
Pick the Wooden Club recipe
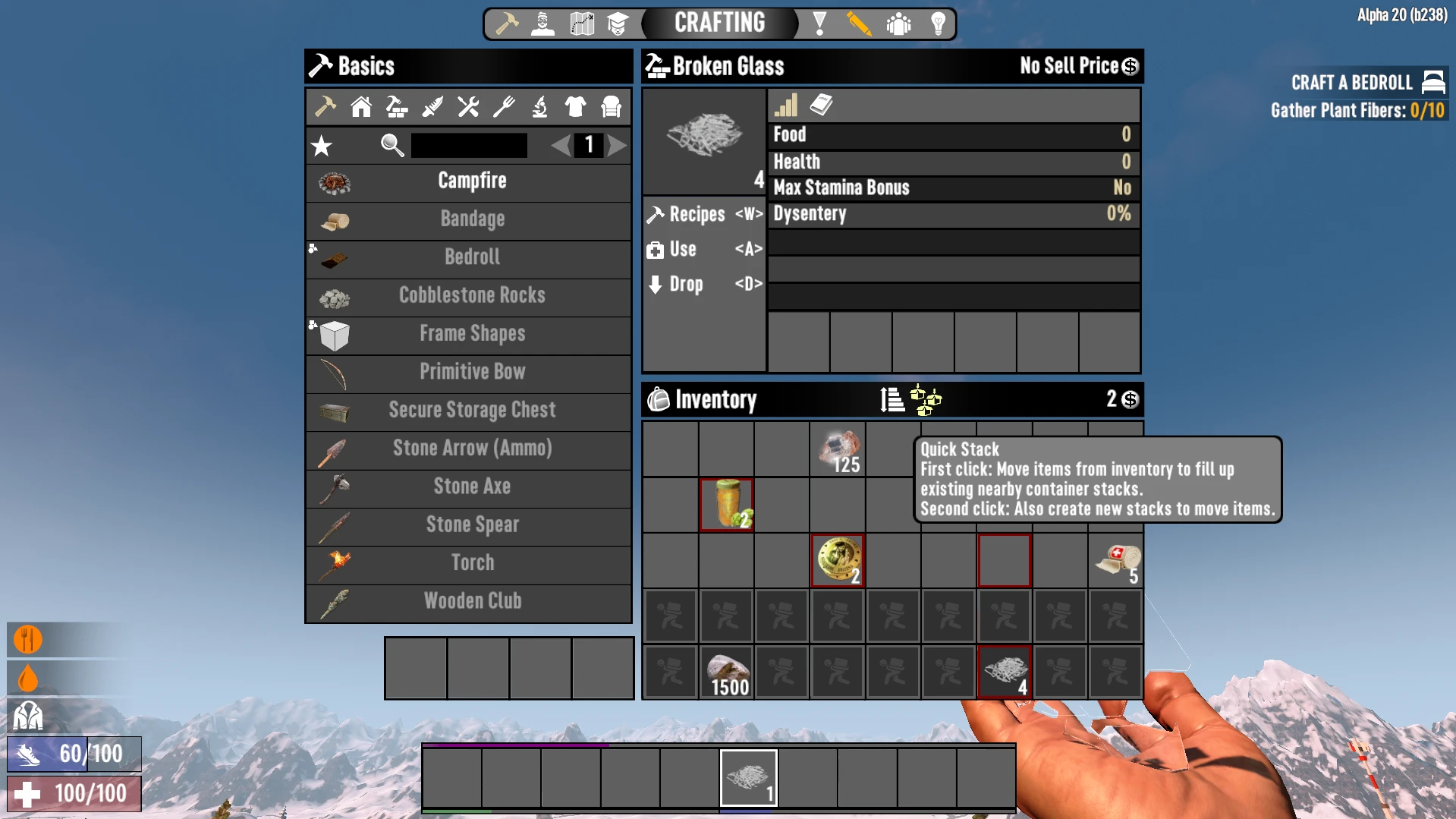pos(470,601)
